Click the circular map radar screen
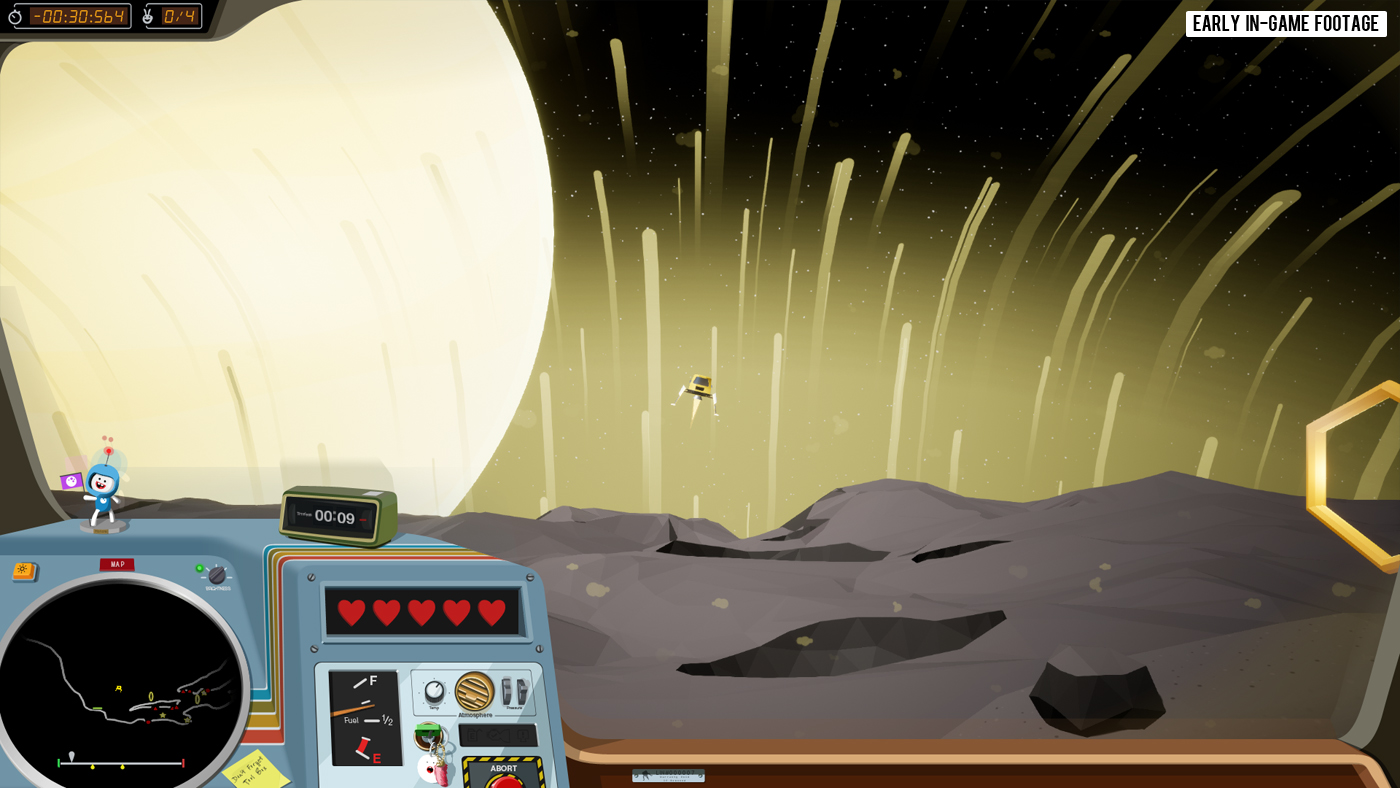The image size is (1400, 788). (118, 680)
